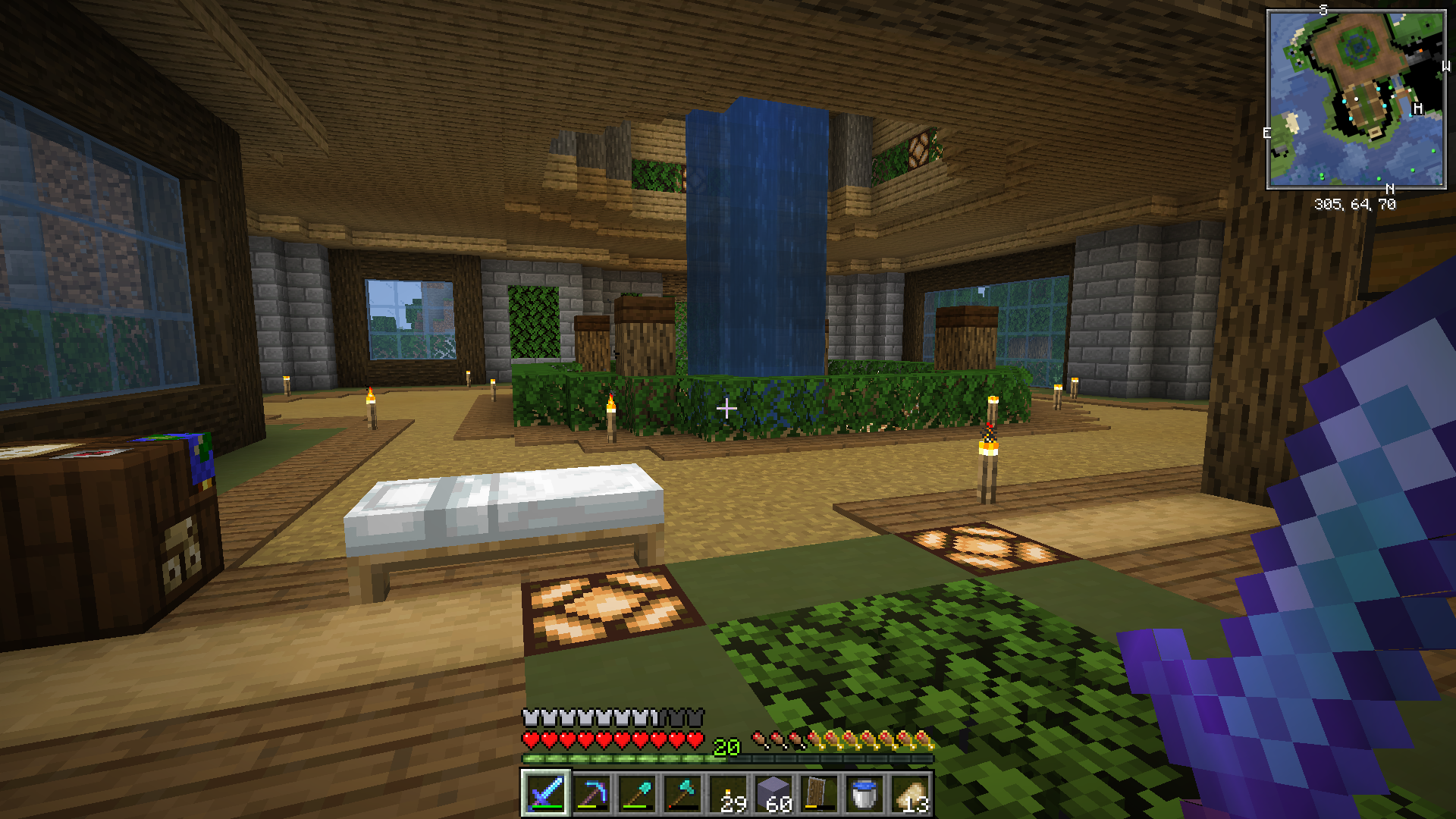Click the minimap in the corner

coord(1356,99)
